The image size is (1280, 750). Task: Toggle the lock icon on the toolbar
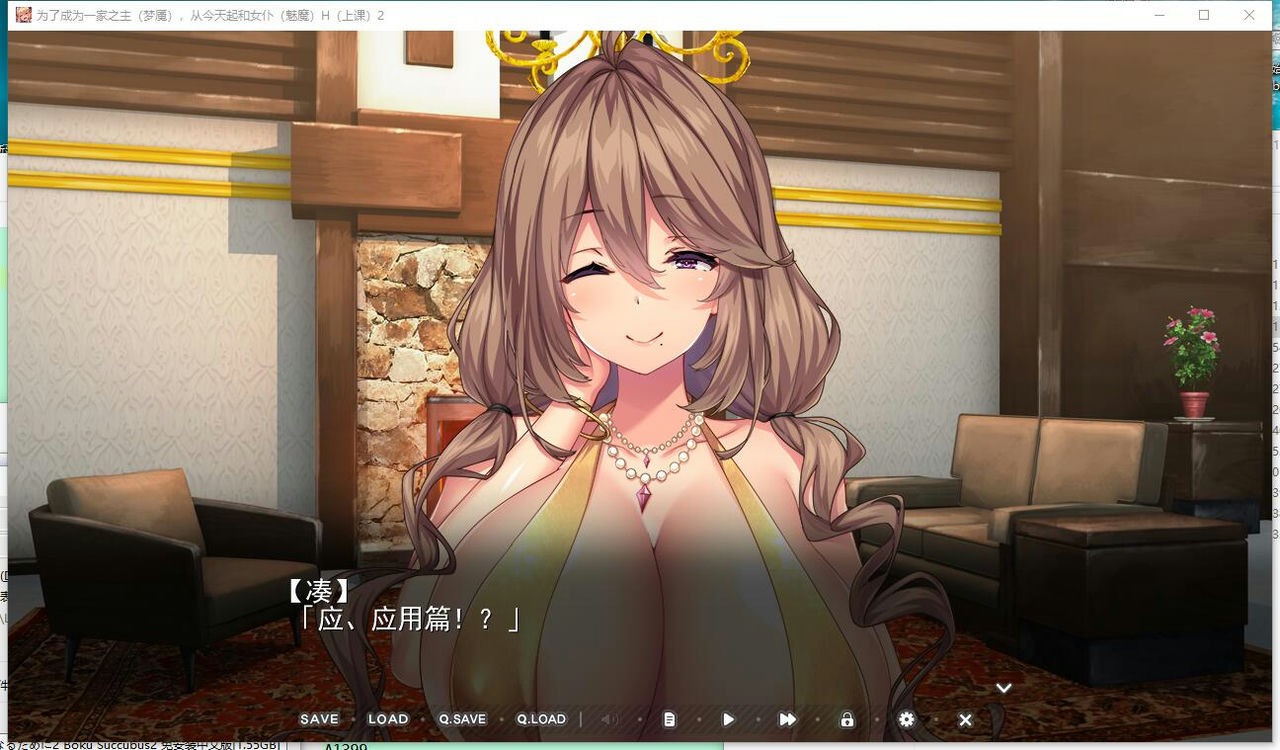click(846, 719)
